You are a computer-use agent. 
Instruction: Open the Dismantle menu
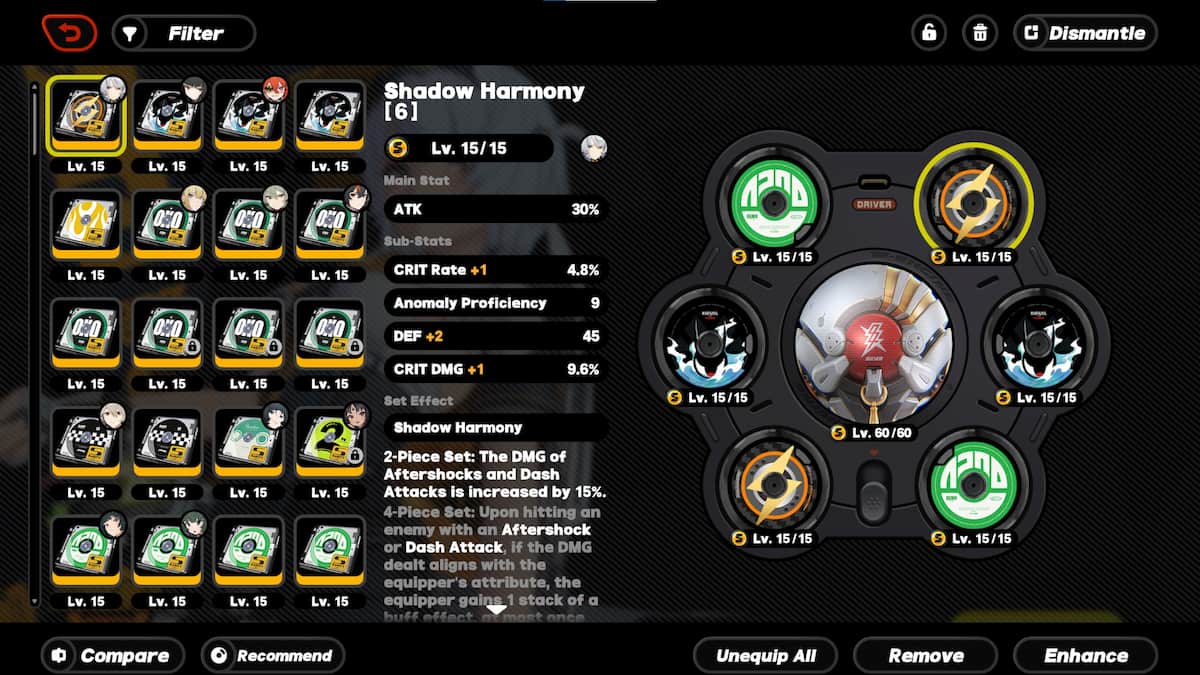coord(1085,33)
